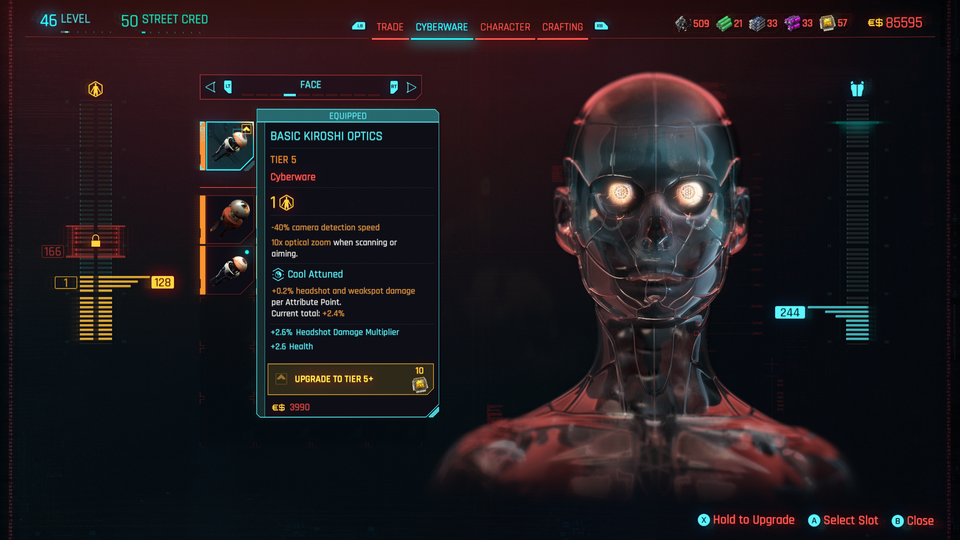
Task: Click the right arrow beside Face
Action: (412, 87)
